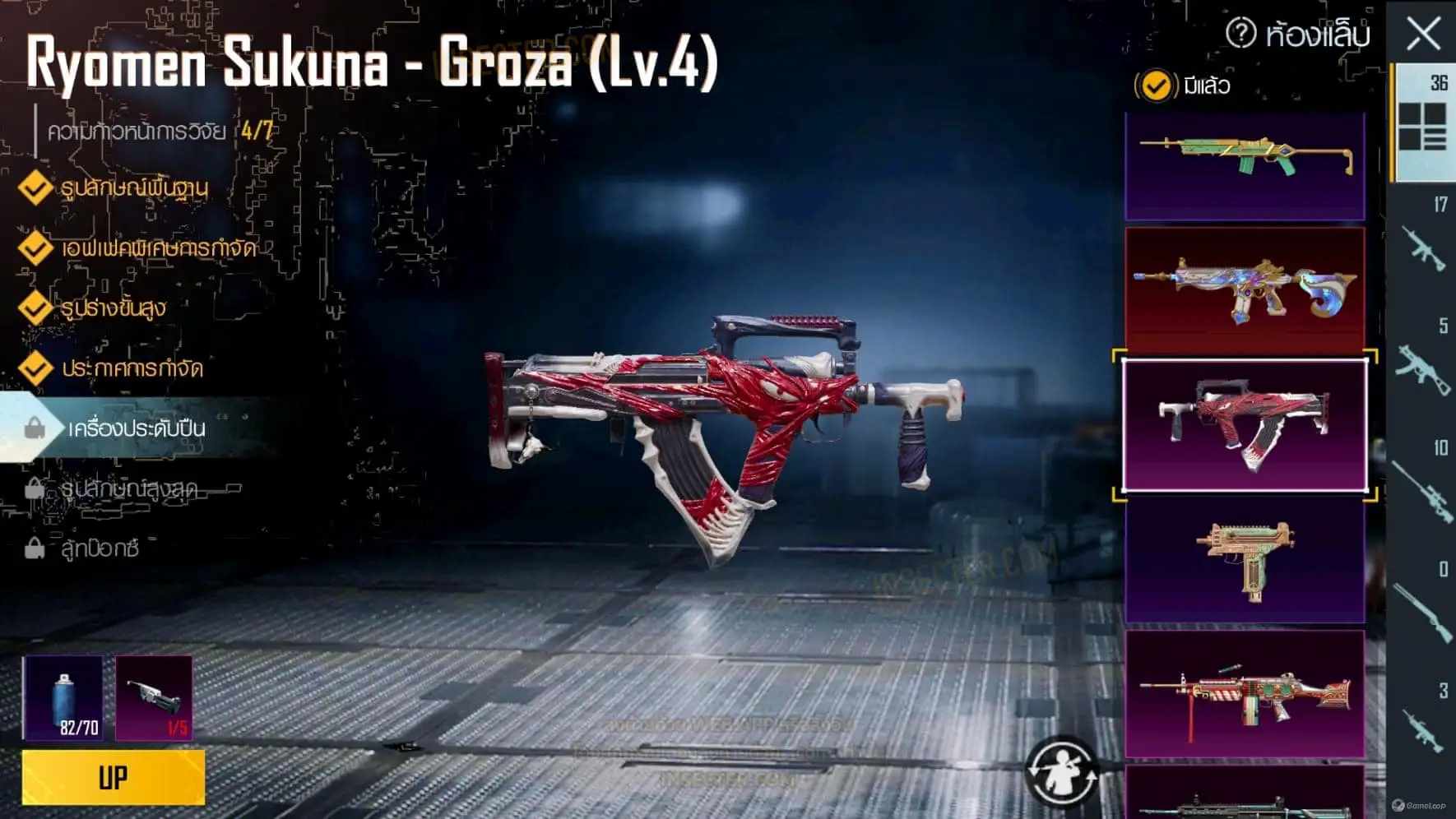
Task: Open the locked เครื่องประดับปืน stage
Action: point(136,428)
